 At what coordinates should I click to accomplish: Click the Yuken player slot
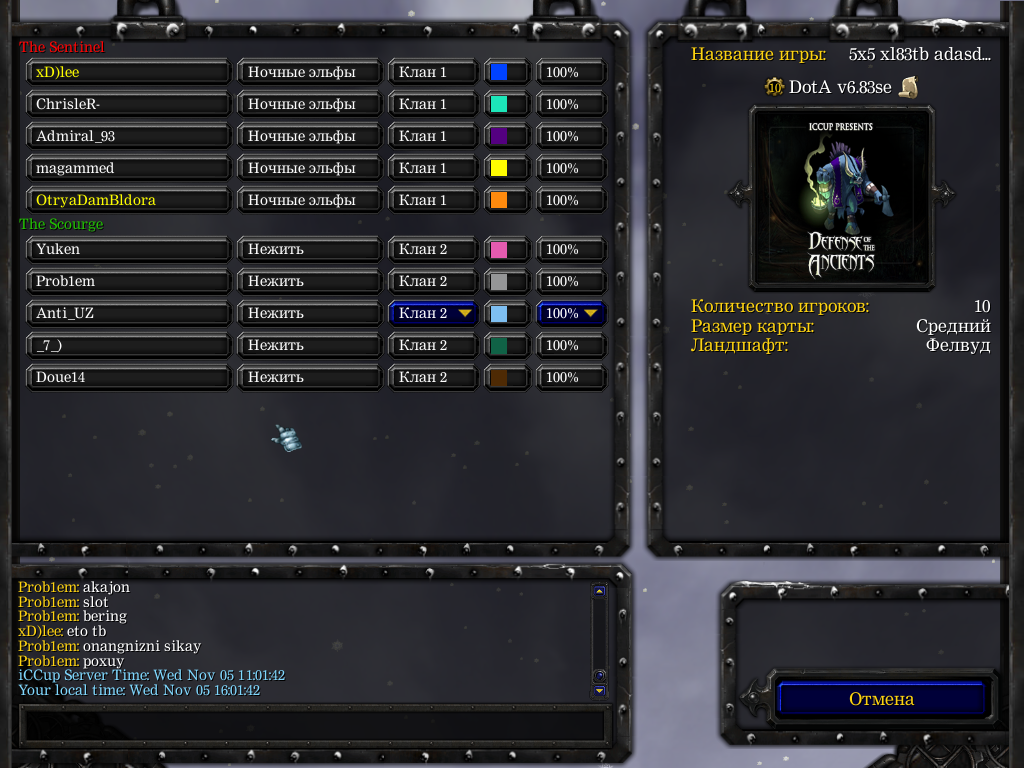click(128, 249)
